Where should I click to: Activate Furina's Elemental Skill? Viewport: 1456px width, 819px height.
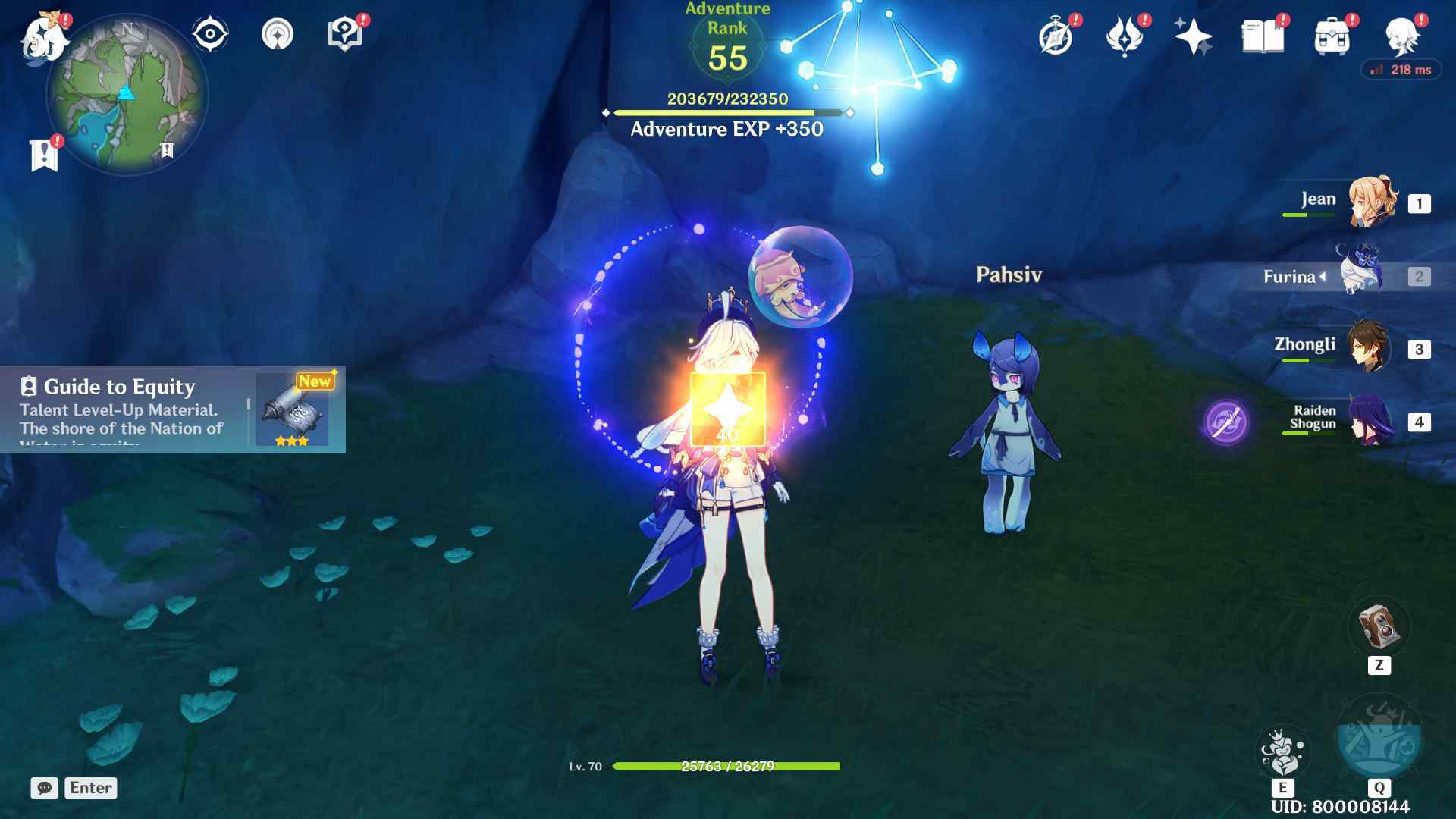1282,752
